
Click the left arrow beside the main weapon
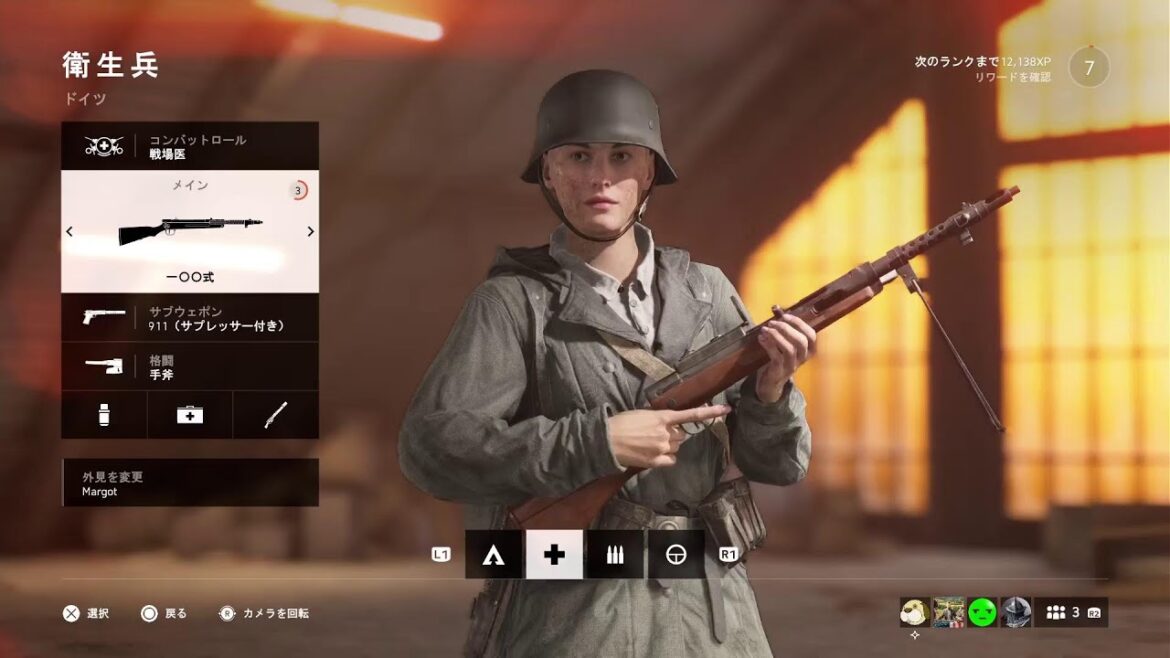click(x=69, y=232)
